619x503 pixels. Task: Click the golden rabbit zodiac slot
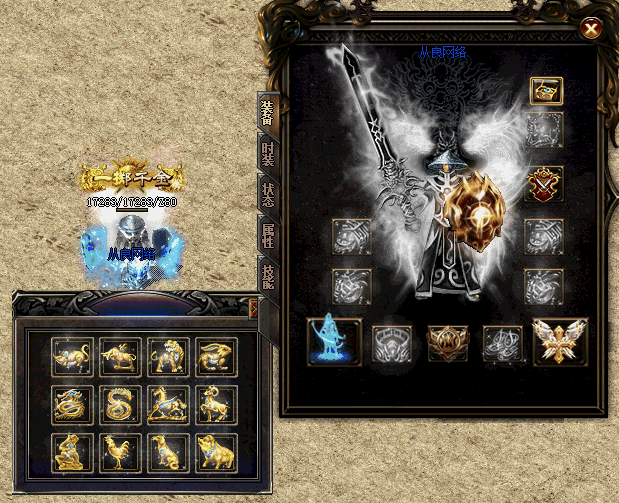(216, 356)
